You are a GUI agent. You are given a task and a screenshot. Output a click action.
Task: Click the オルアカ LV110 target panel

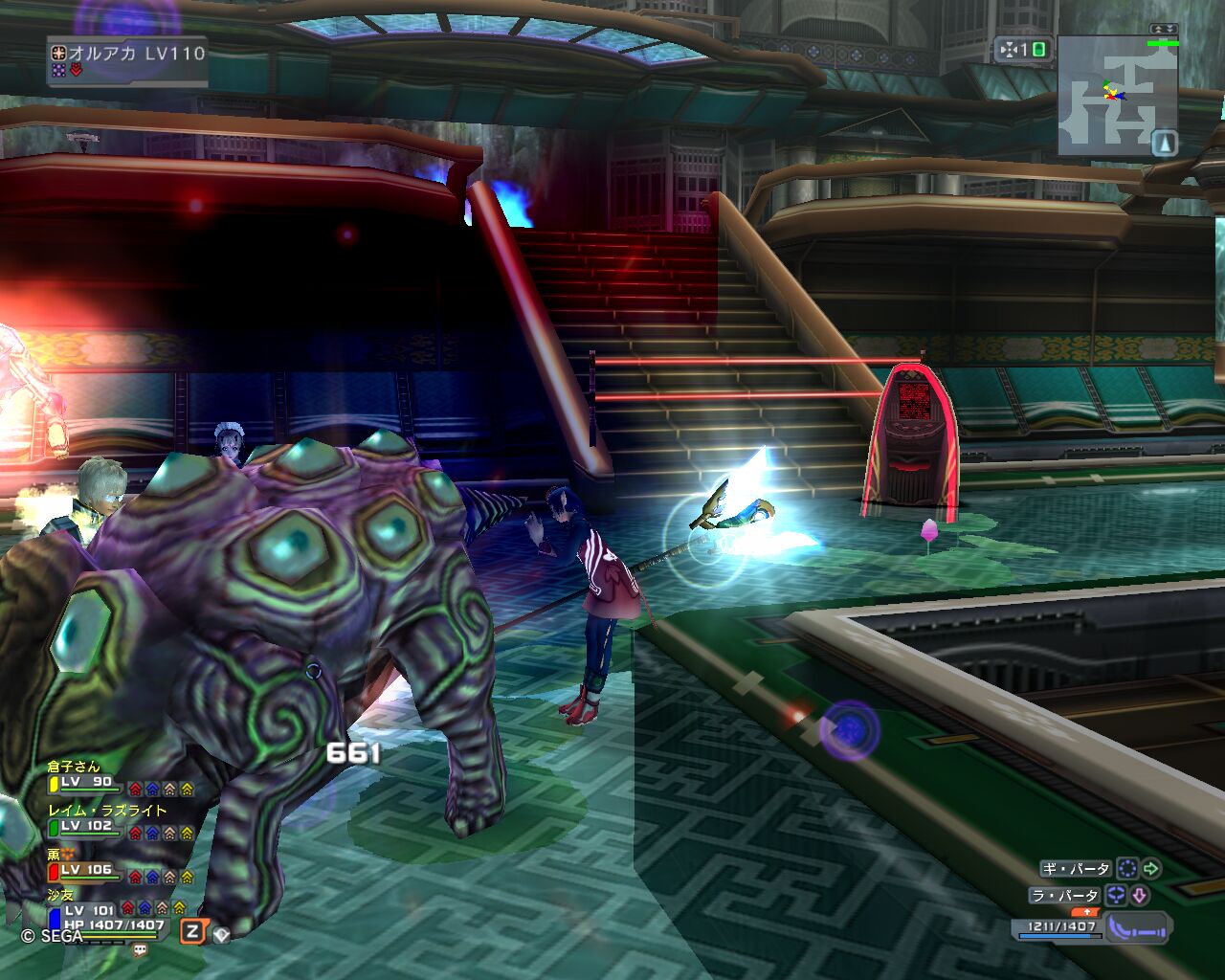click(128, 60)
